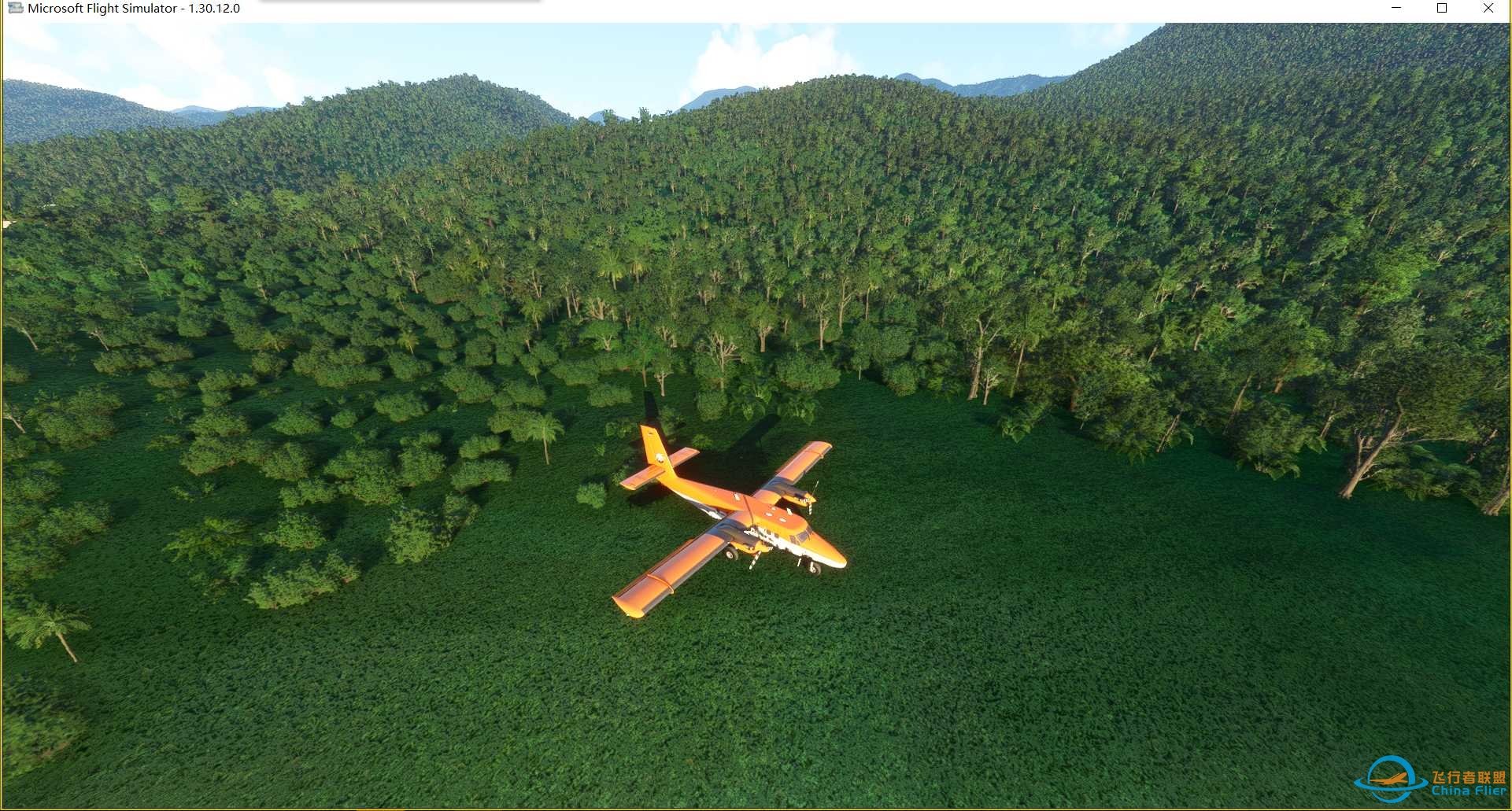The width and height of the screenshot is (1512, 811).
Task: Close the Microsoft Flight Simulator window
Action: point(1488,8)
